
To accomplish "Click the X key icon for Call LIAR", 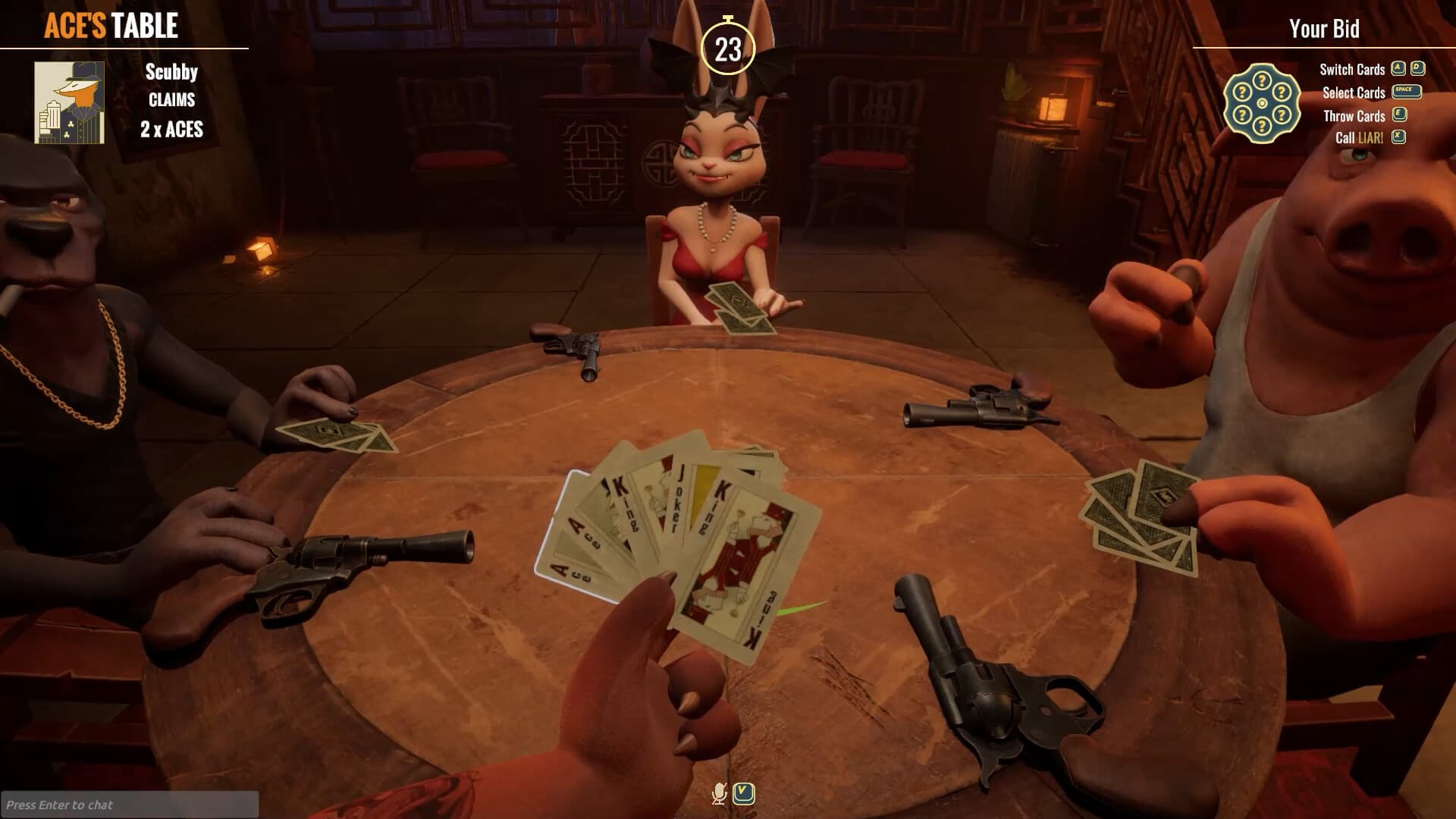I will point(1399,137).
